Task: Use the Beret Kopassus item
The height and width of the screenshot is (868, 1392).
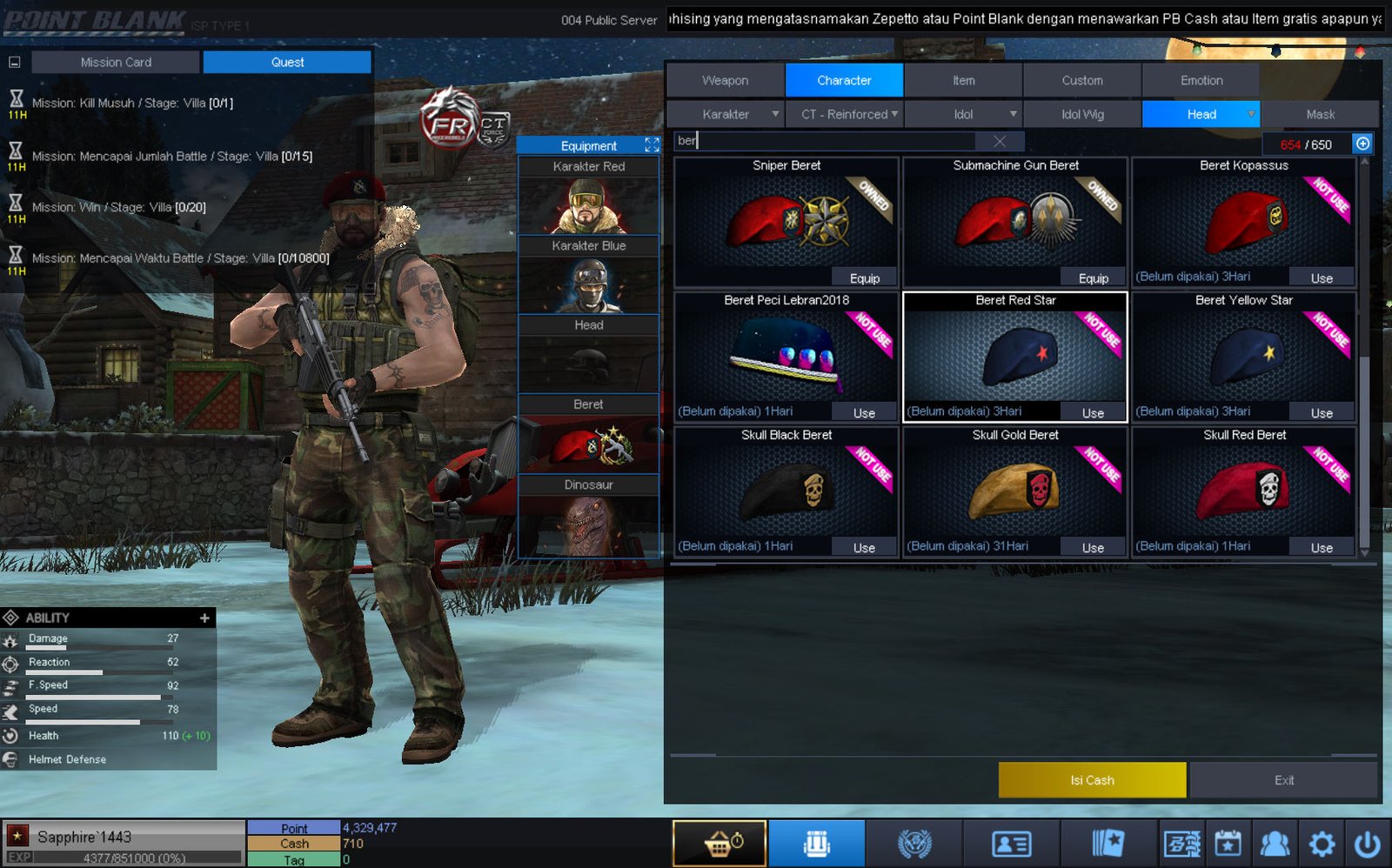Action: (1321, 278)
